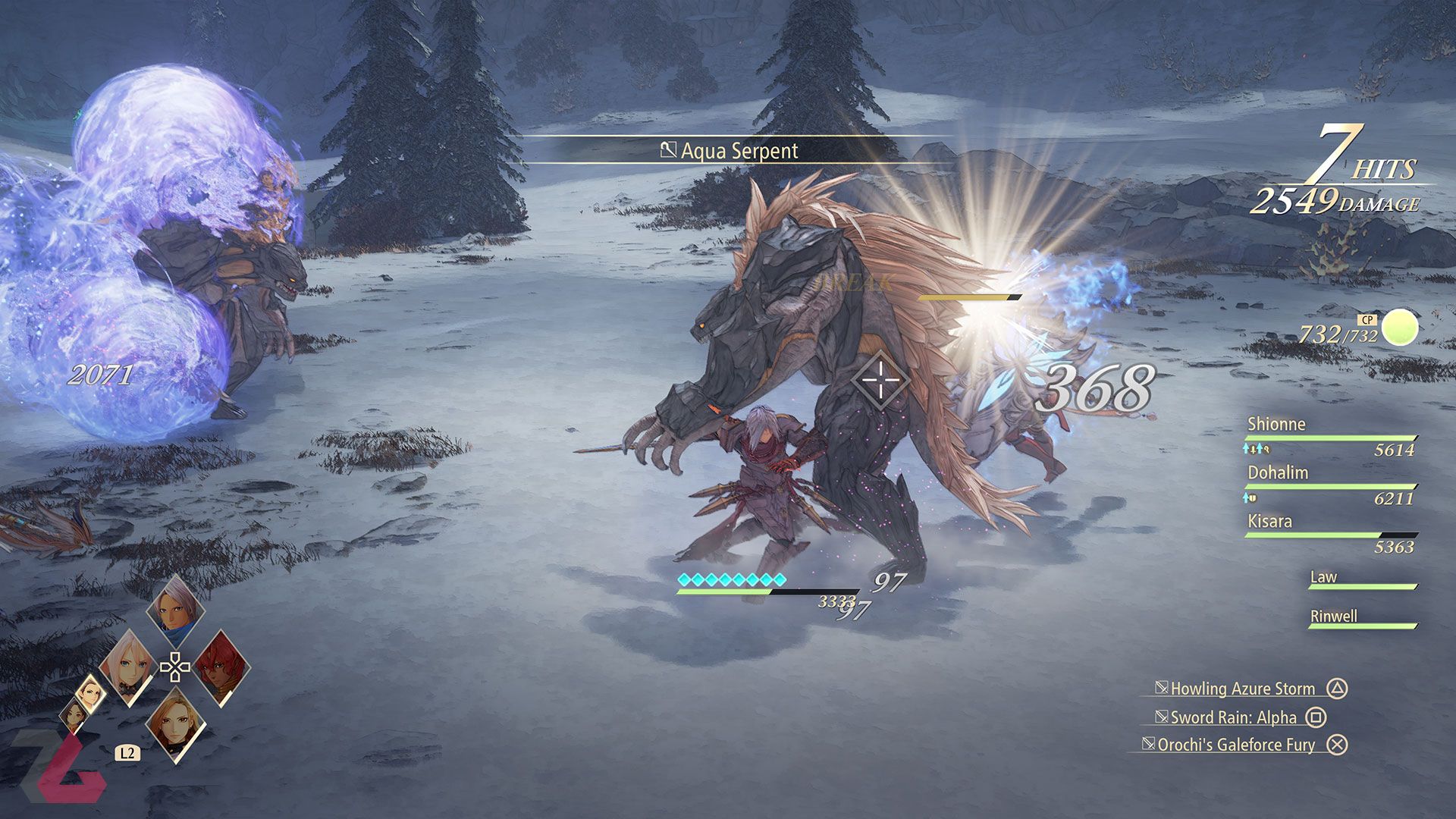Click the pink watermark logo in the bottom-left corner
The image size is (1456, 819).
pos(68,766)
